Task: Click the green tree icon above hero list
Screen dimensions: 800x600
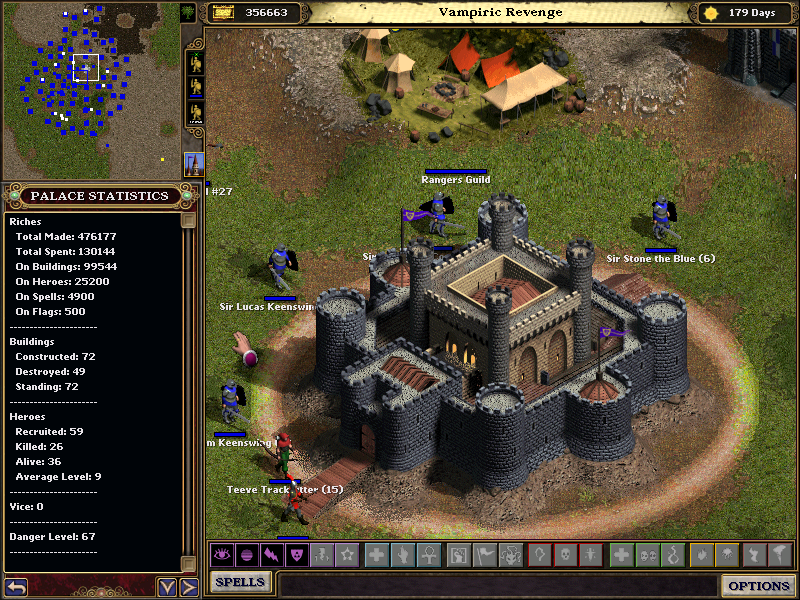Action: point(188,12)
